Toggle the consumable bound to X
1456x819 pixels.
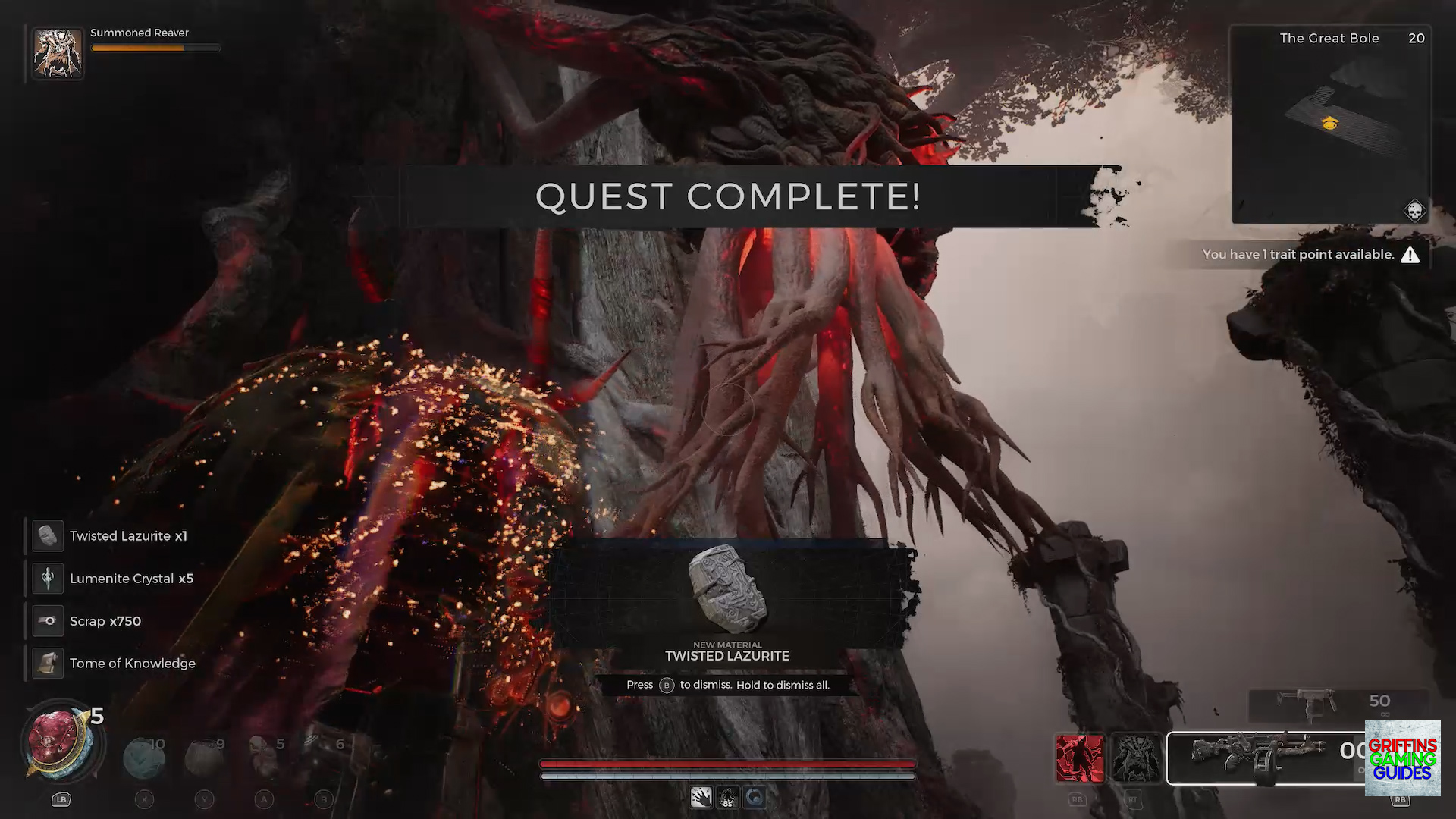click(x=144, y=751)
